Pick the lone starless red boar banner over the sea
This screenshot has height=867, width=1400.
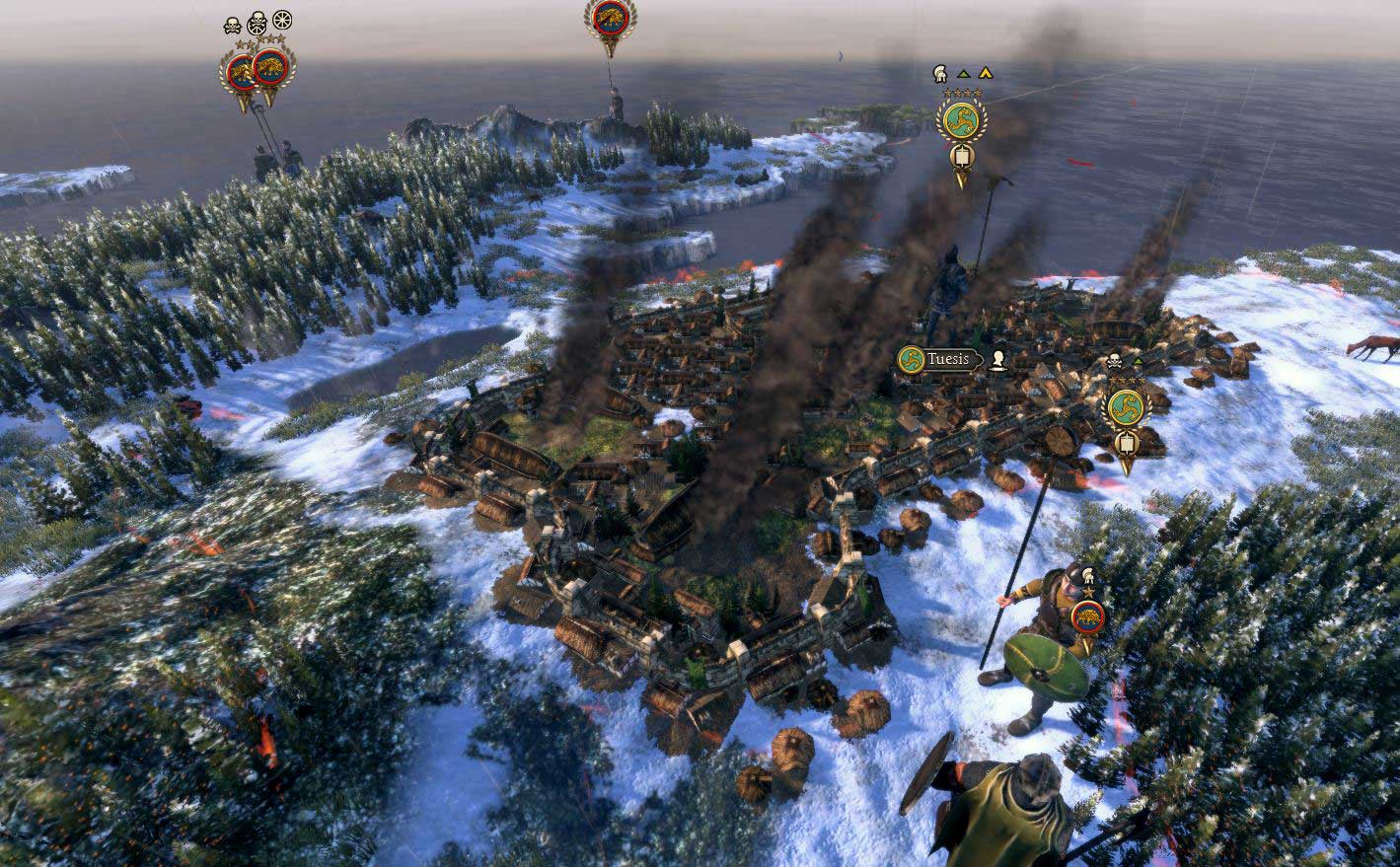[x=609, y=16]
